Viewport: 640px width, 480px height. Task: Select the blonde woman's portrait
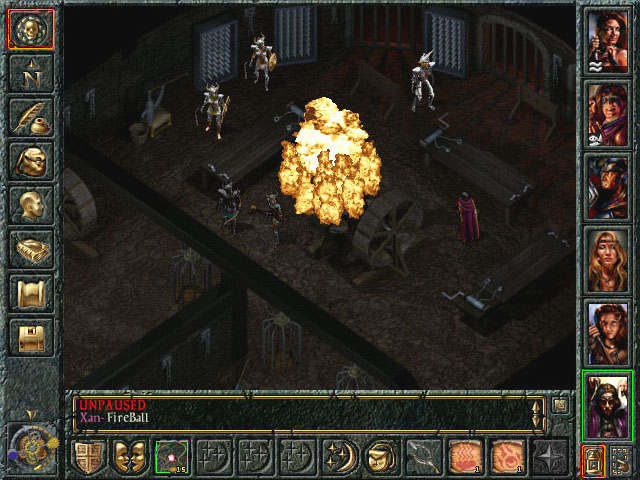tap(607, 260)
